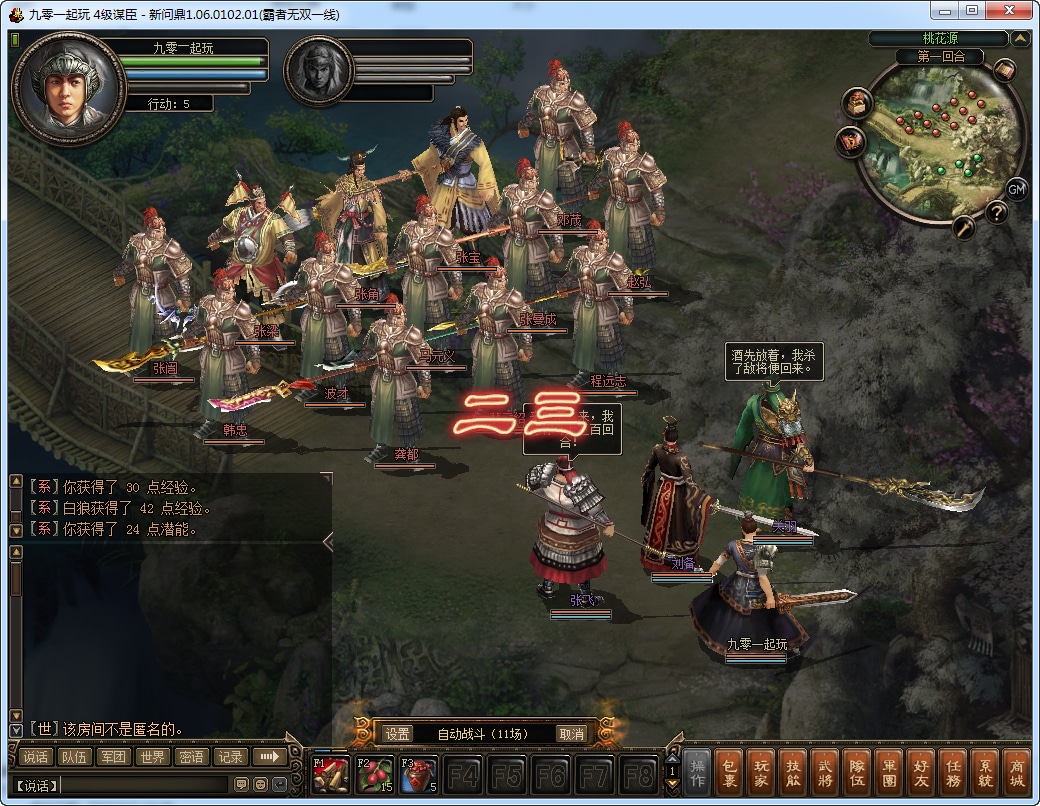The width and height of the screenshot is (1040, 806).
Task: Collapse the minimap with the arrow button
Action: (x=1020, y=39)
